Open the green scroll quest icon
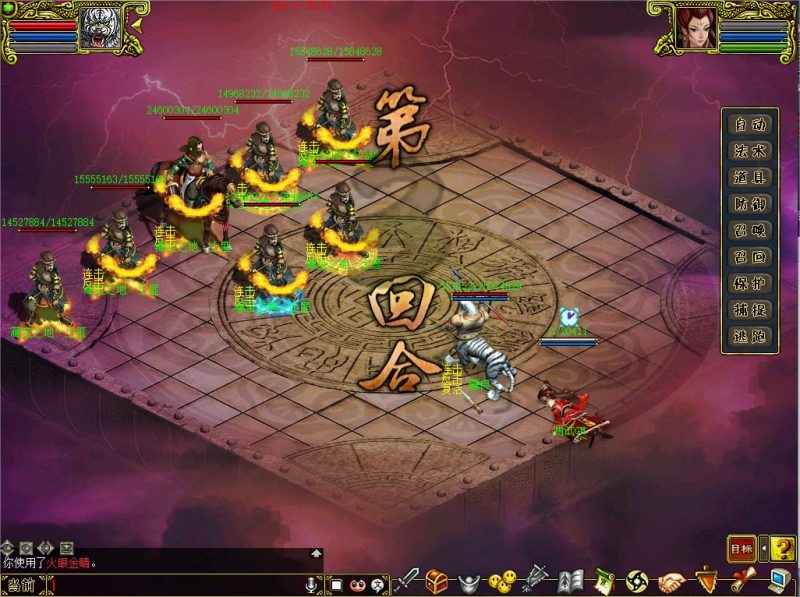This screenshot has height=597, width=800. 603,580
